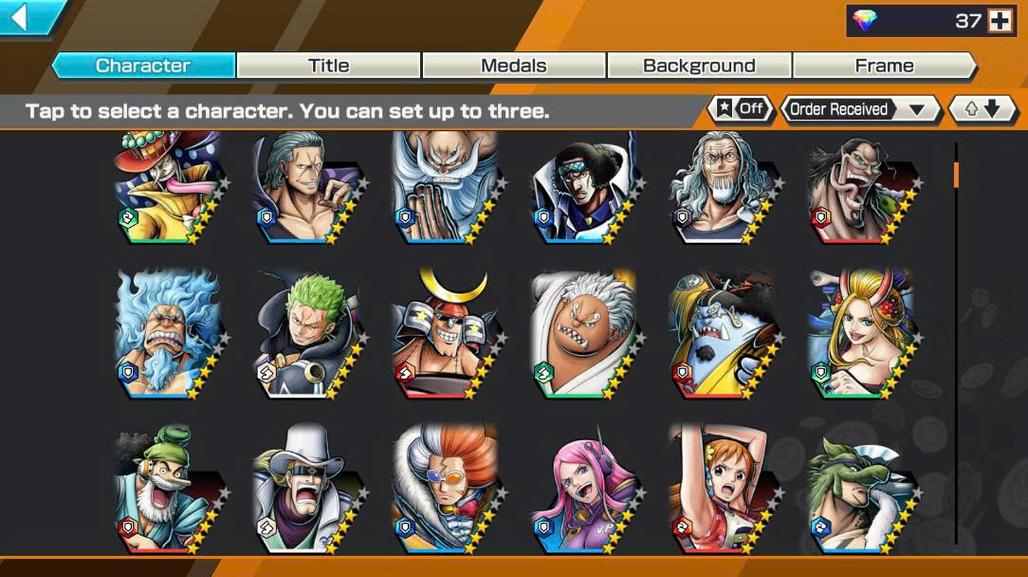The height and width of the screenshot is (577, 1028).
Task: Switch to the Title tab
Action: [x=328, y=66]
